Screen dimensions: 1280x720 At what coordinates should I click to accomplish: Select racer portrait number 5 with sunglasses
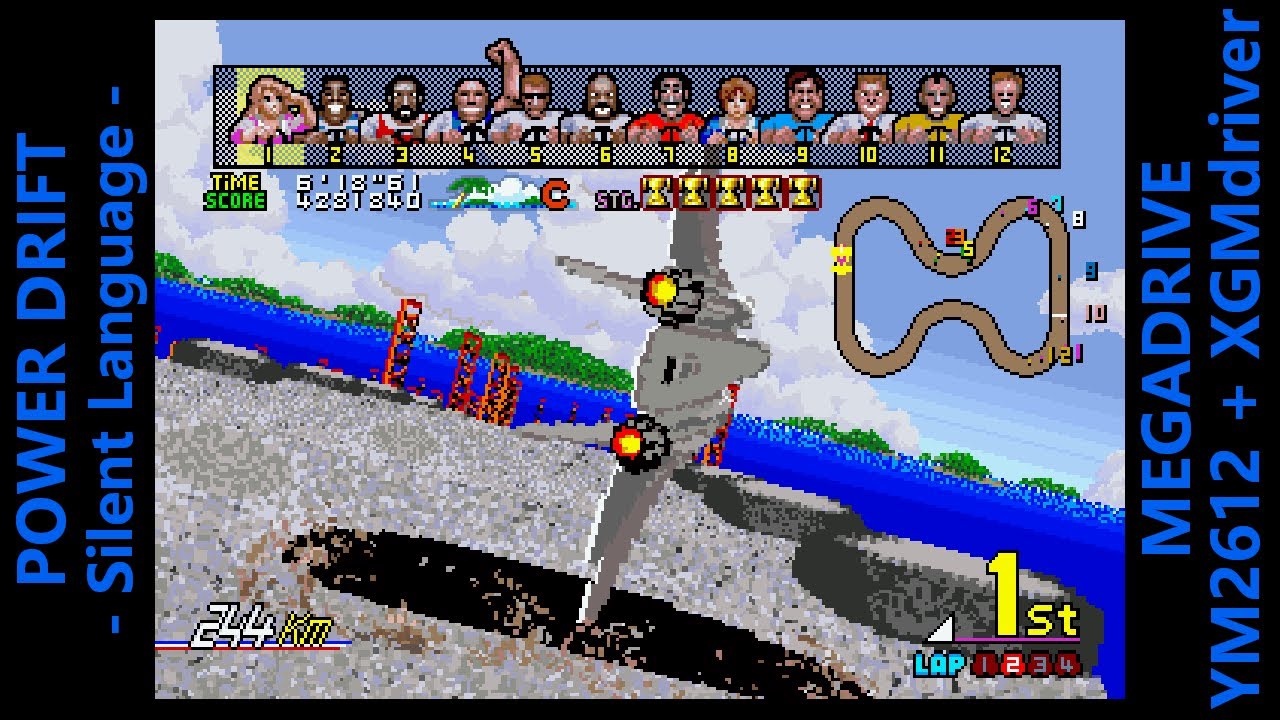tap(534, 112)
